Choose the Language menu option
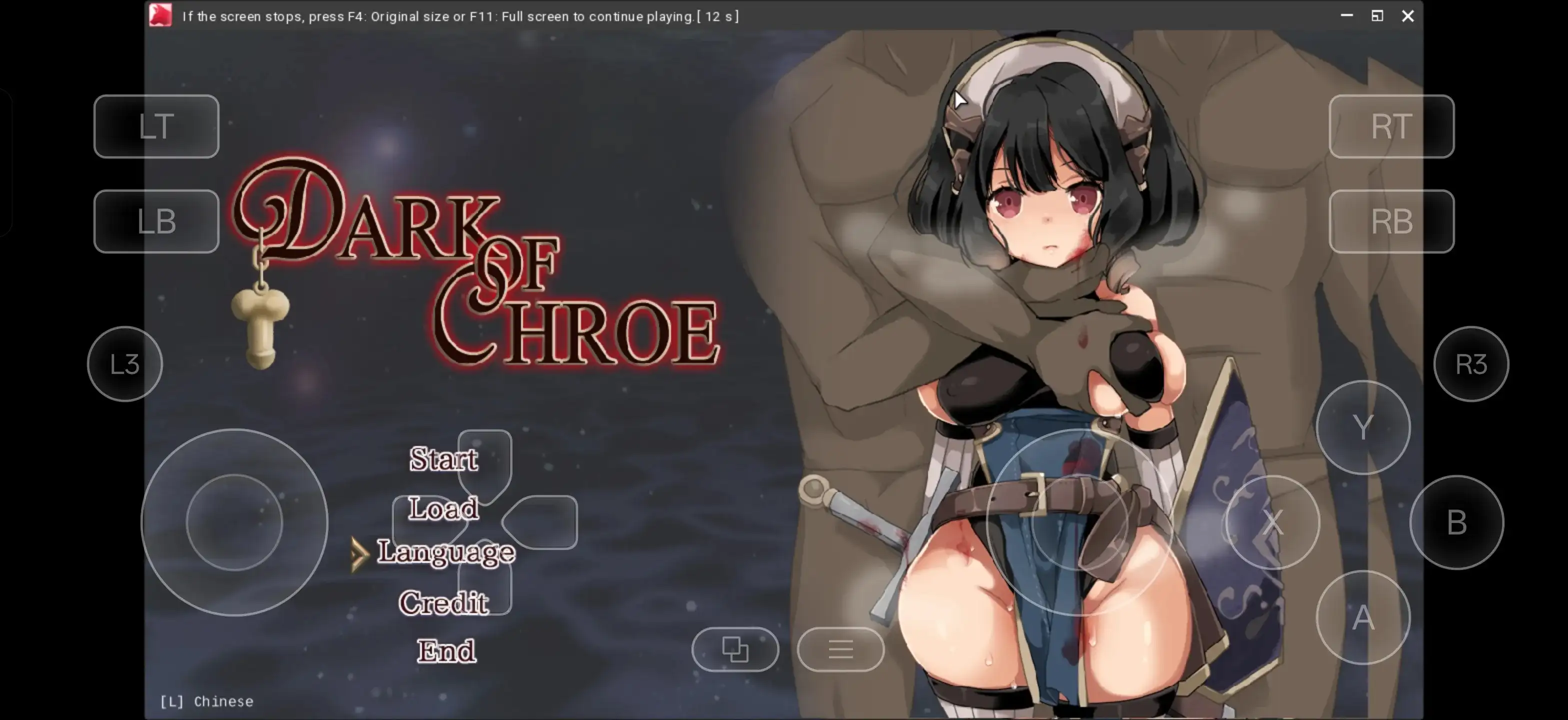 (x=446, y=552)
